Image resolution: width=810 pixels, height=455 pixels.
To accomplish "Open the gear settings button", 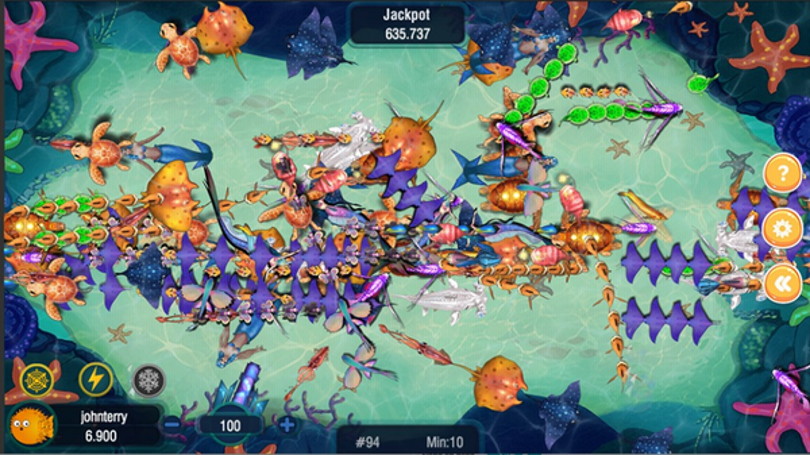I will [782, 229].
